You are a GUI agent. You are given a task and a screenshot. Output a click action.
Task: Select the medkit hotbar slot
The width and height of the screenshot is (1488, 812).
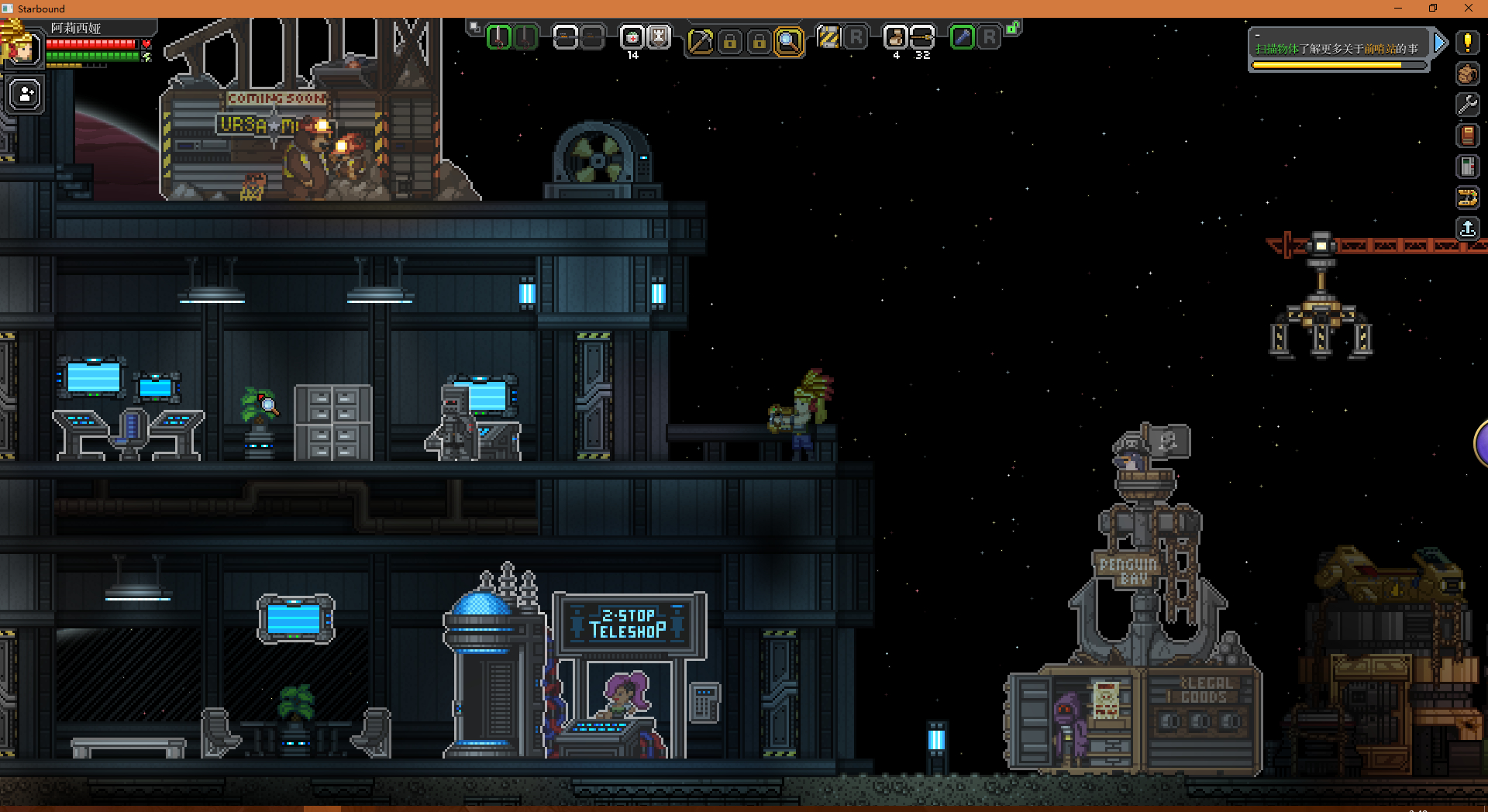[x=632, y=37]
